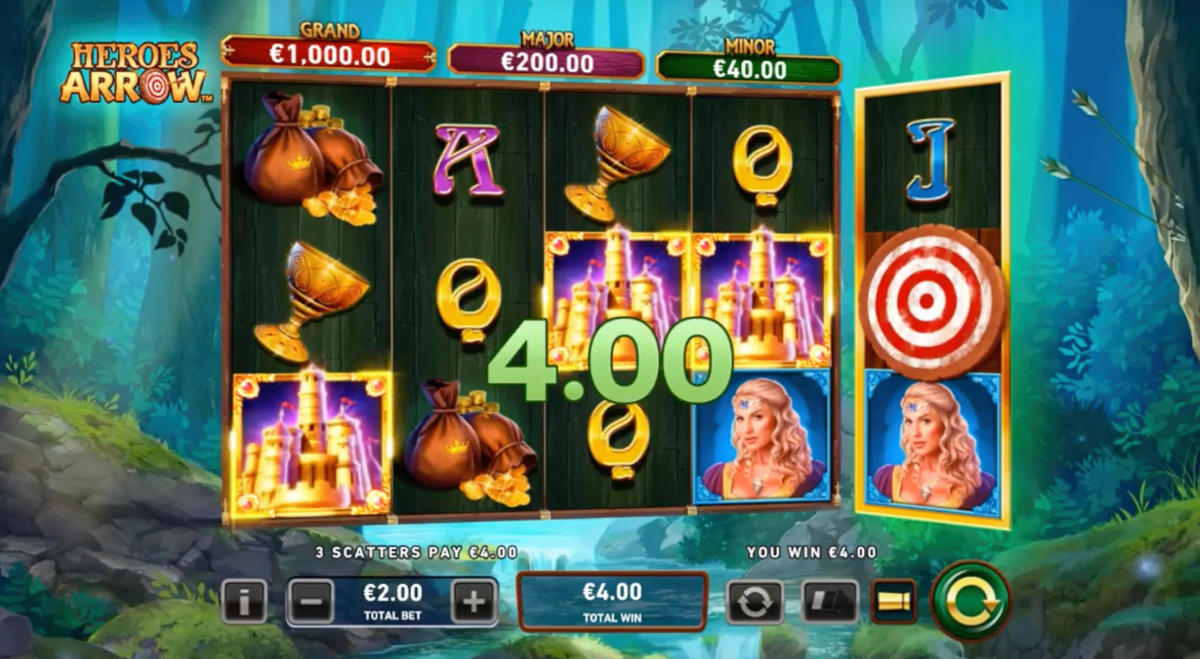Click the grey parallelogram button
The width and height of the screenshot is (1200, 659).
pos(830,602)
